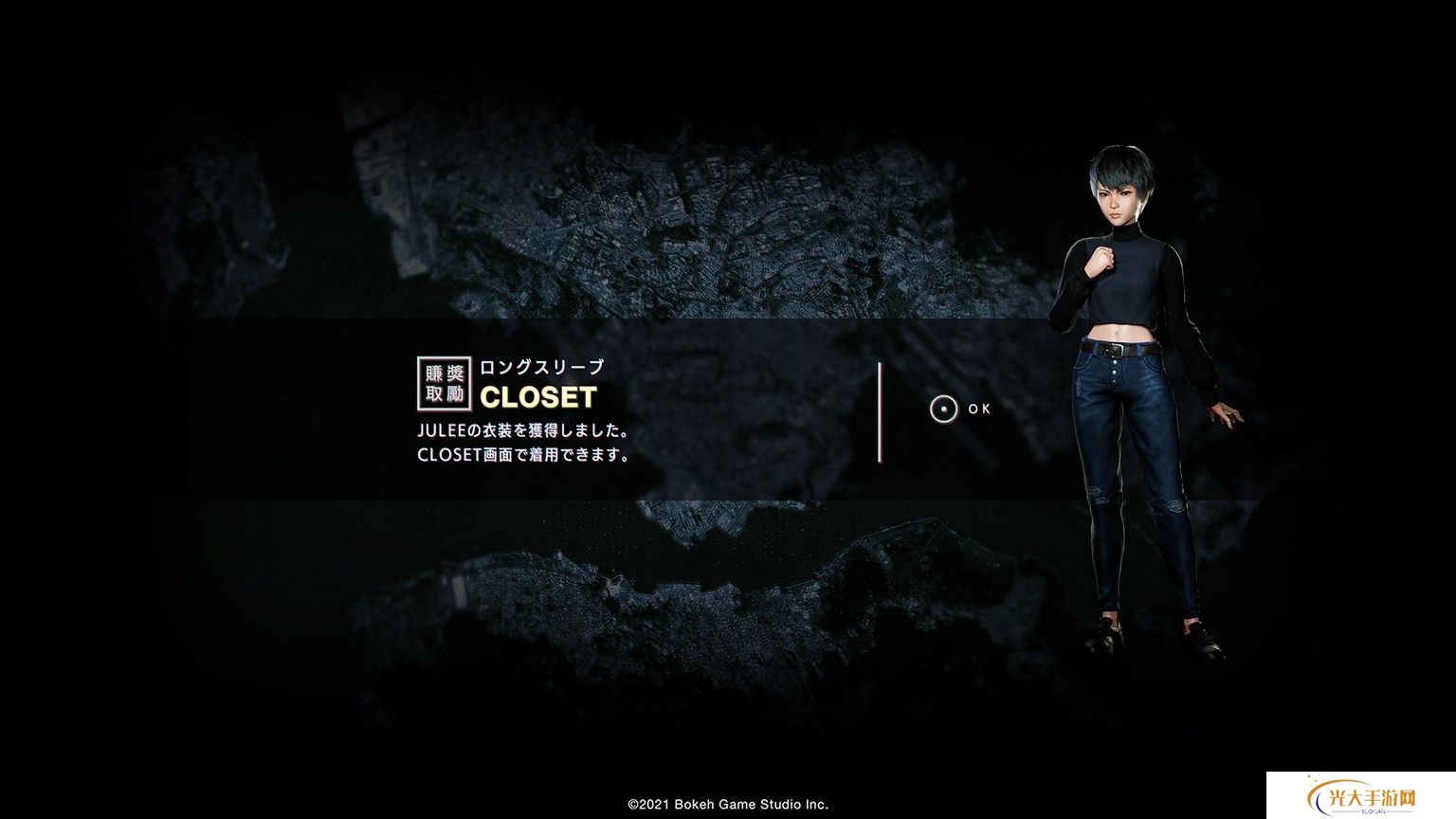The width and height of the screenshot is (1456, 819).
Task: Confirm the CLOSET reward with OK
Action: (x=959, y=409)
